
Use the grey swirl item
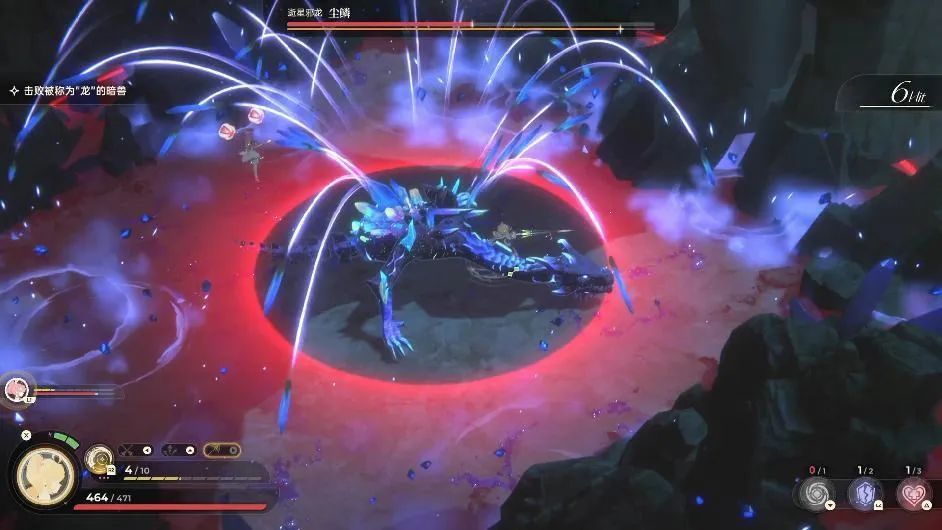(x=817, y=492)
